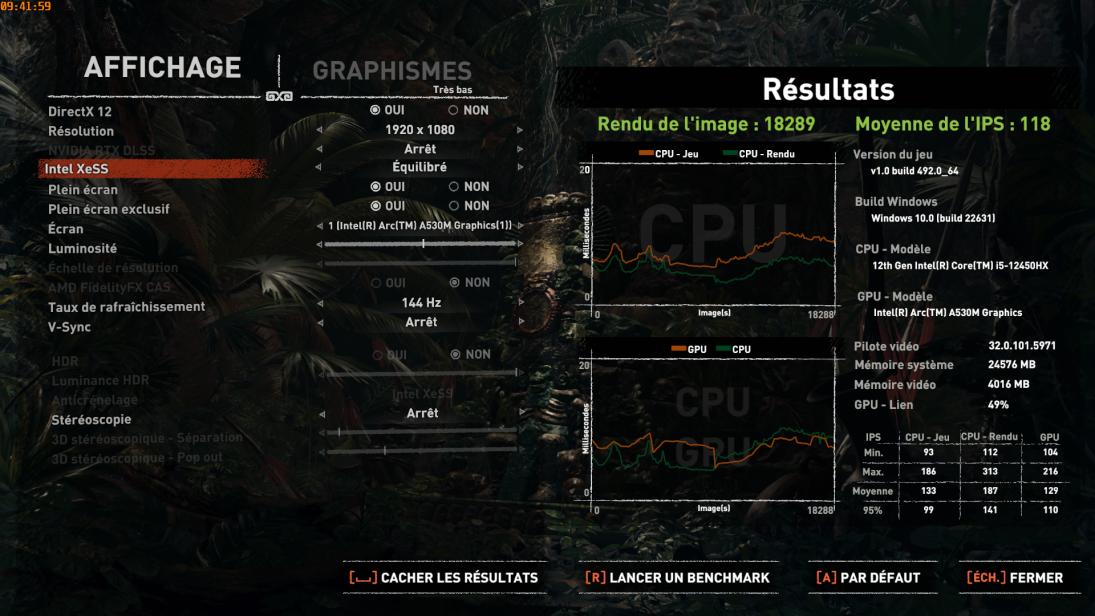Select the Résolution setting row
The image size is (1095, 616).
81,131
